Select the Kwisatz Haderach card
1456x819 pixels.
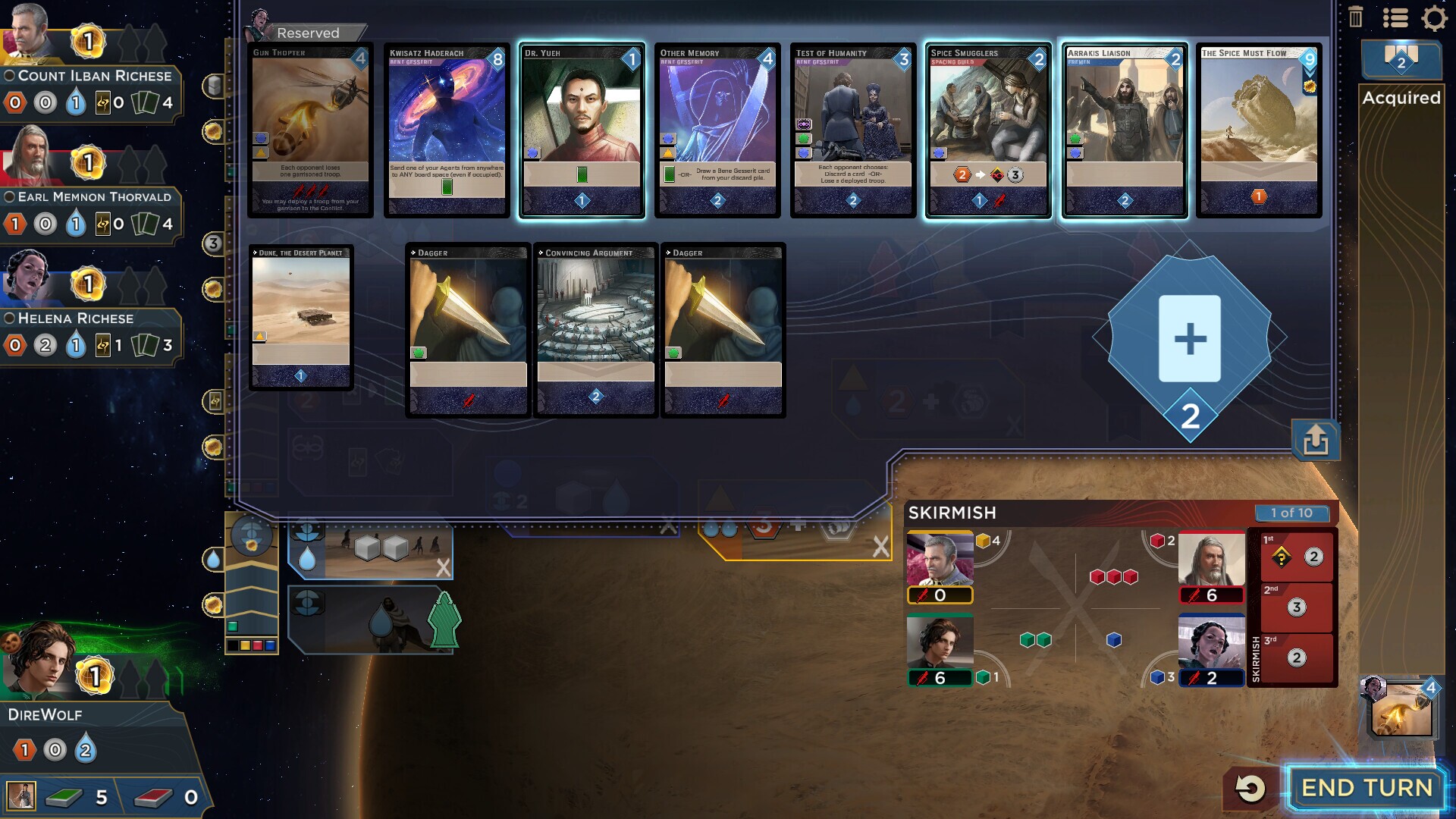[x=447, y=129]
